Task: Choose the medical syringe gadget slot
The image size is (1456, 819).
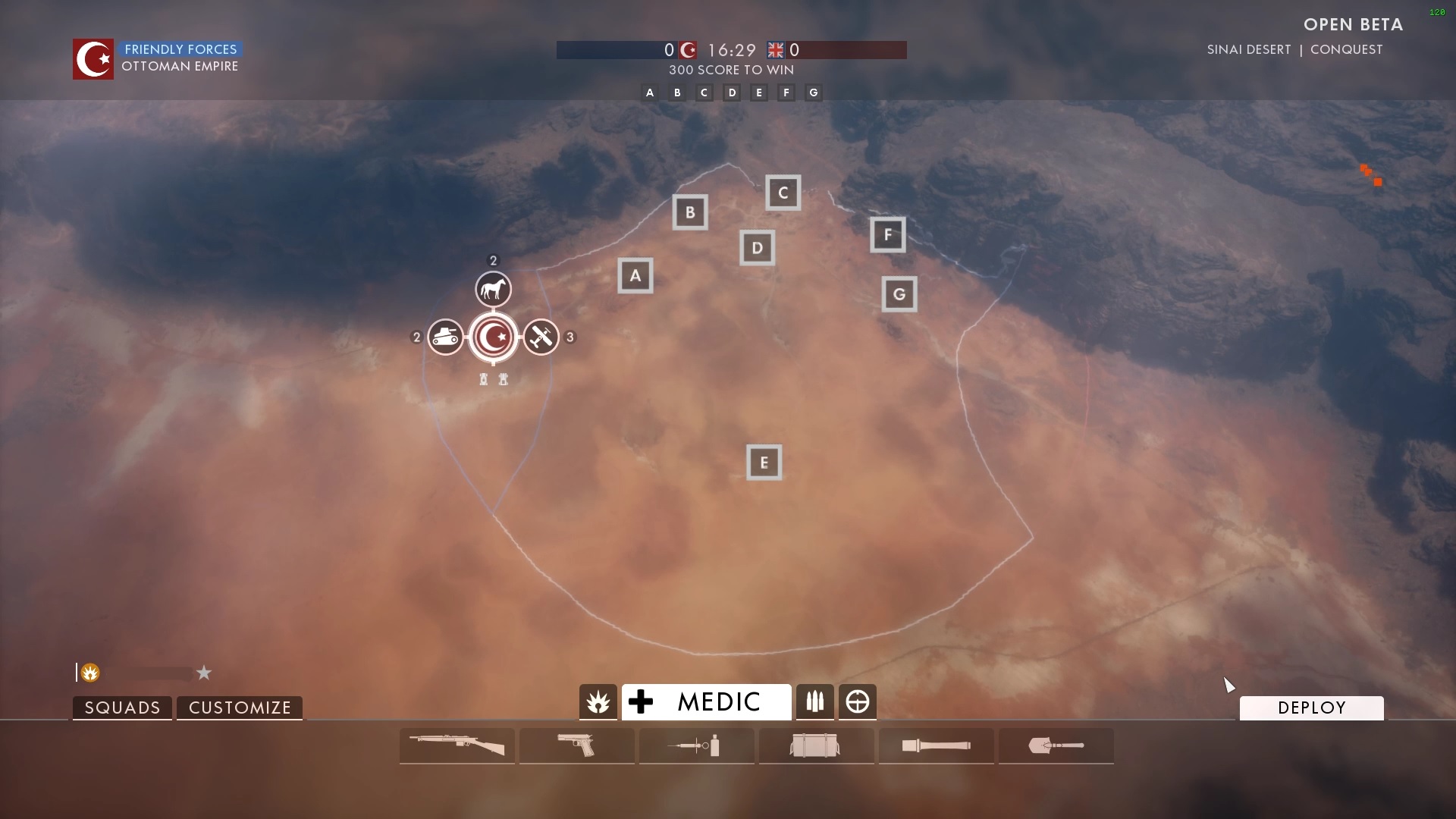Action: [697, 745]
